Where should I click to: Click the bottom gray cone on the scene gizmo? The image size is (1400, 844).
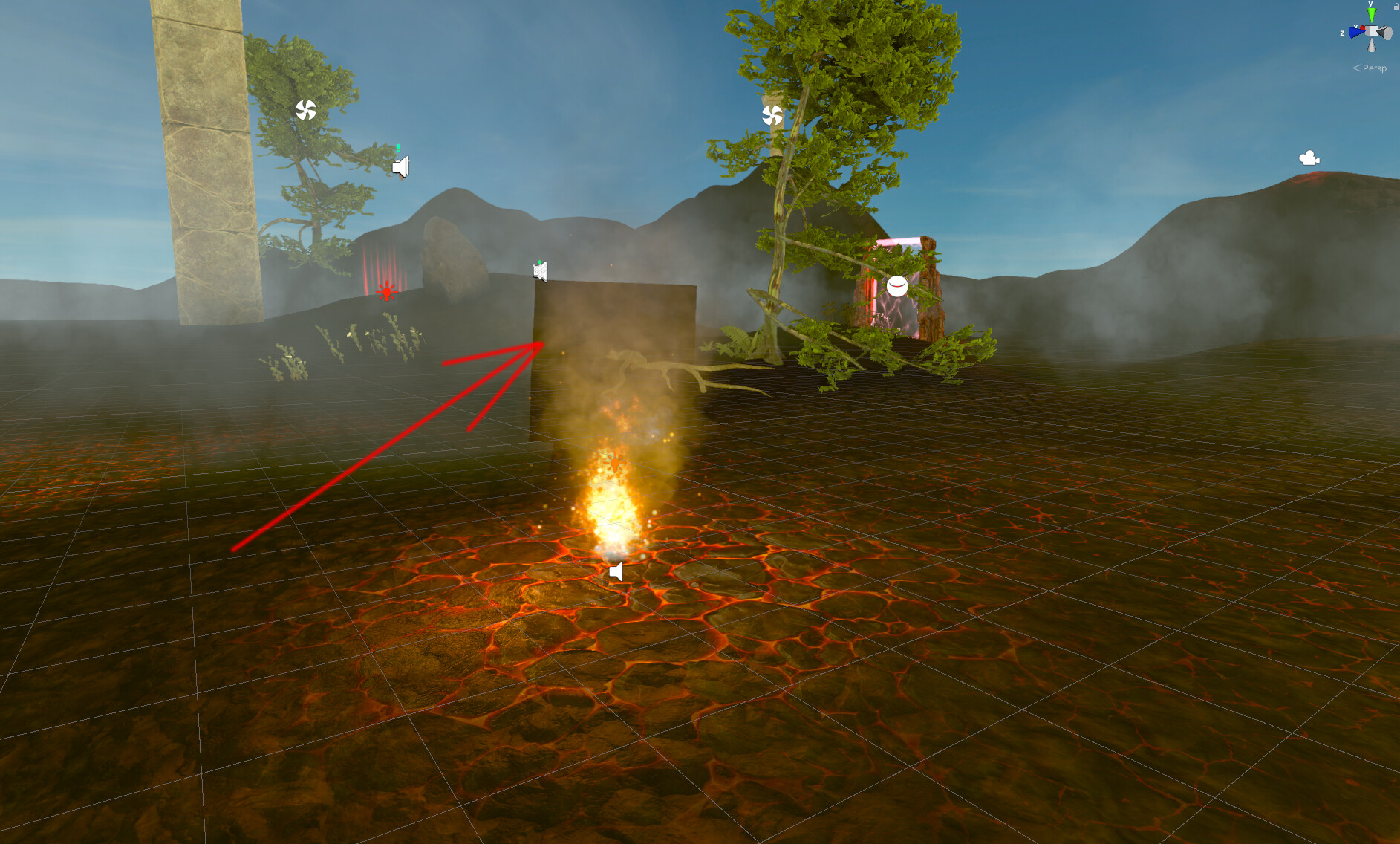click(x=1372, y=45)
